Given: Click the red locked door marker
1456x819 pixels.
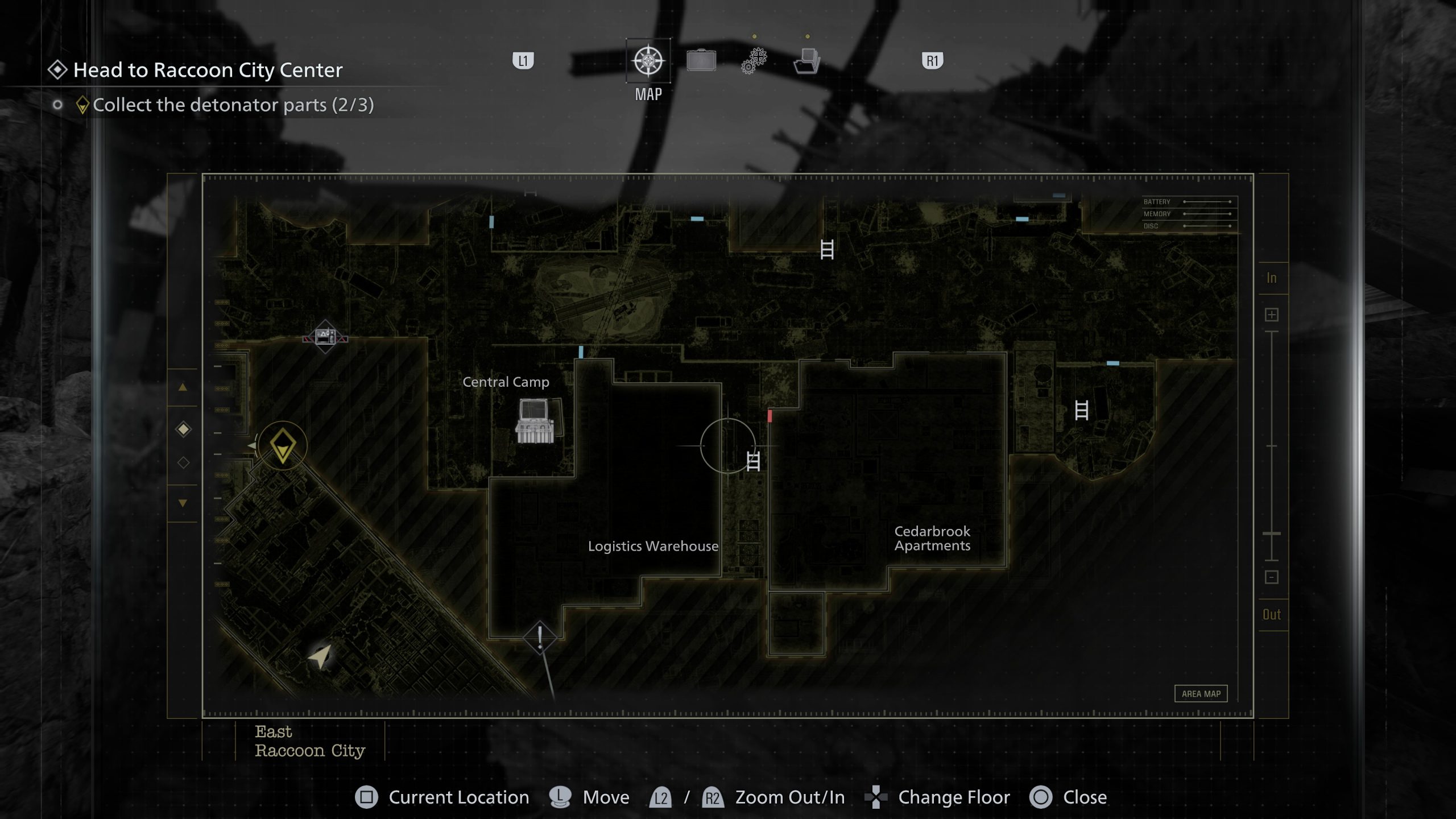Looking at the screenshot, I should pyautogui.click(x=770, y=416).
